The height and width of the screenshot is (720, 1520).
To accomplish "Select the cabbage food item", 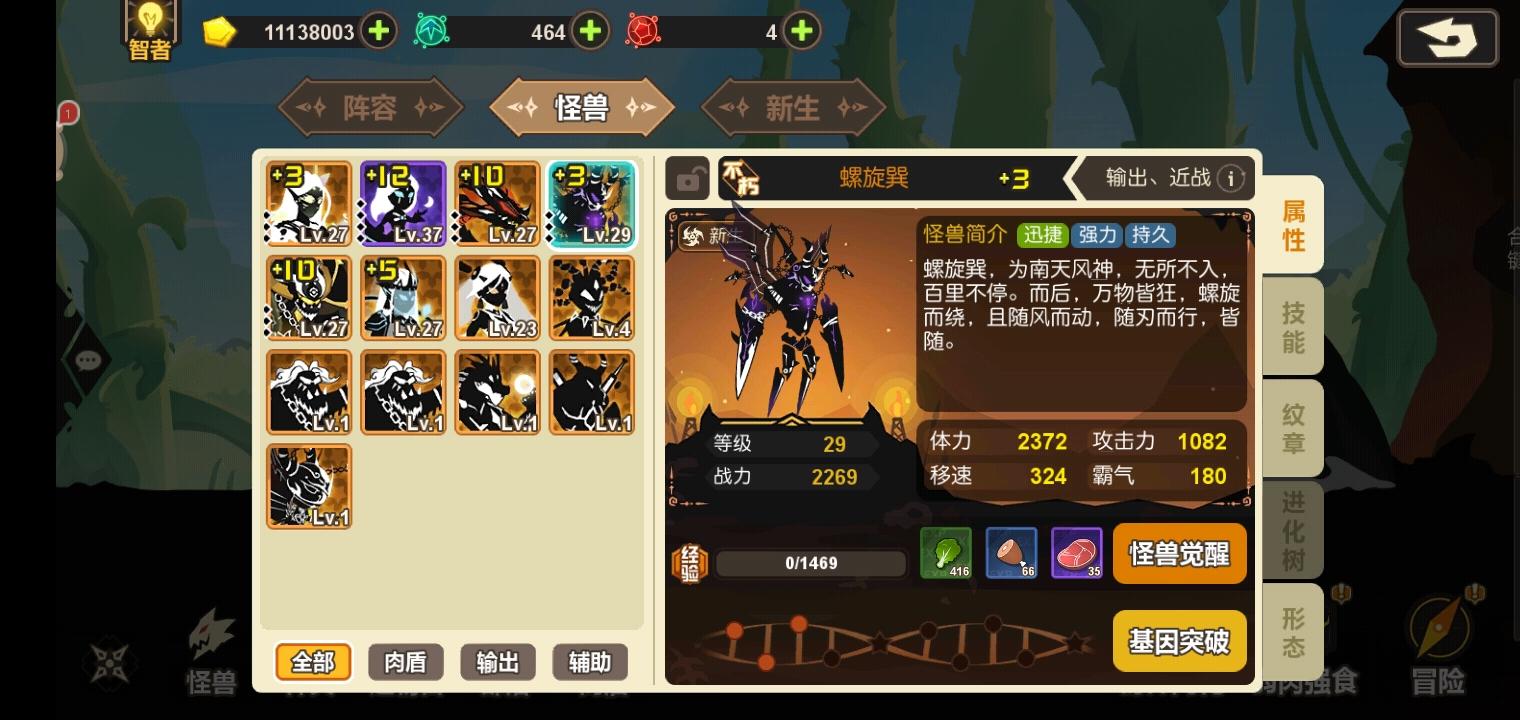I will coord(945,553).
